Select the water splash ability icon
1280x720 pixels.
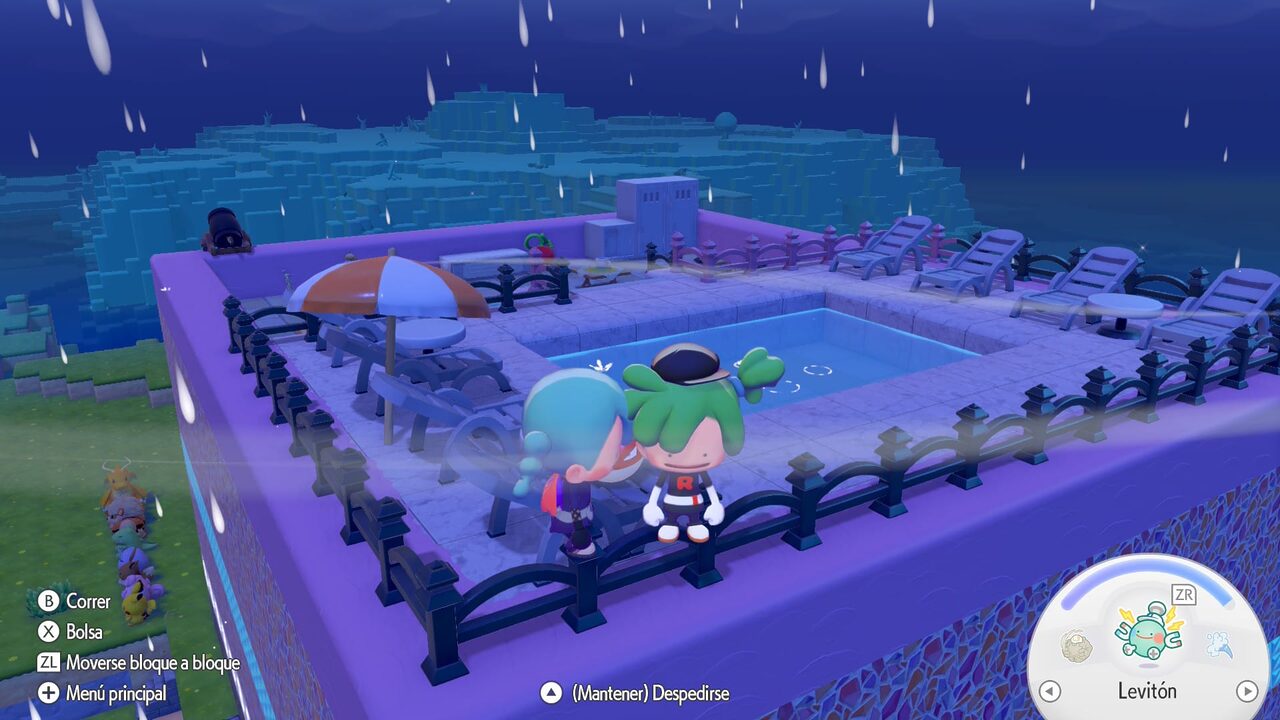(x=1217, y=645)
